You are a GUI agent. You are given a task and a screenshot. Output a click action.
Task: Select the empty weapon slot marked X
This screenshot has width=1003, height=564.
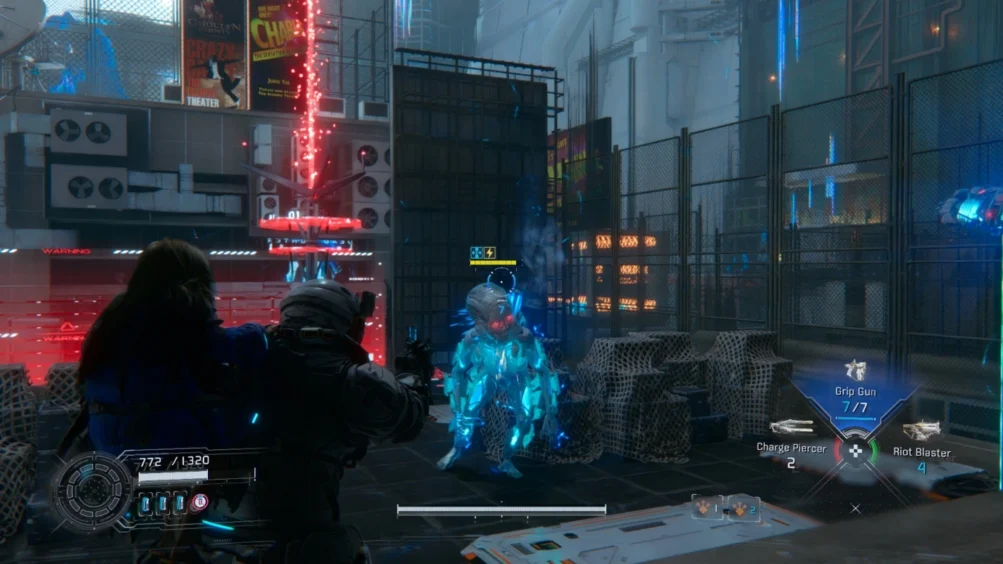(x=855, y=508)
